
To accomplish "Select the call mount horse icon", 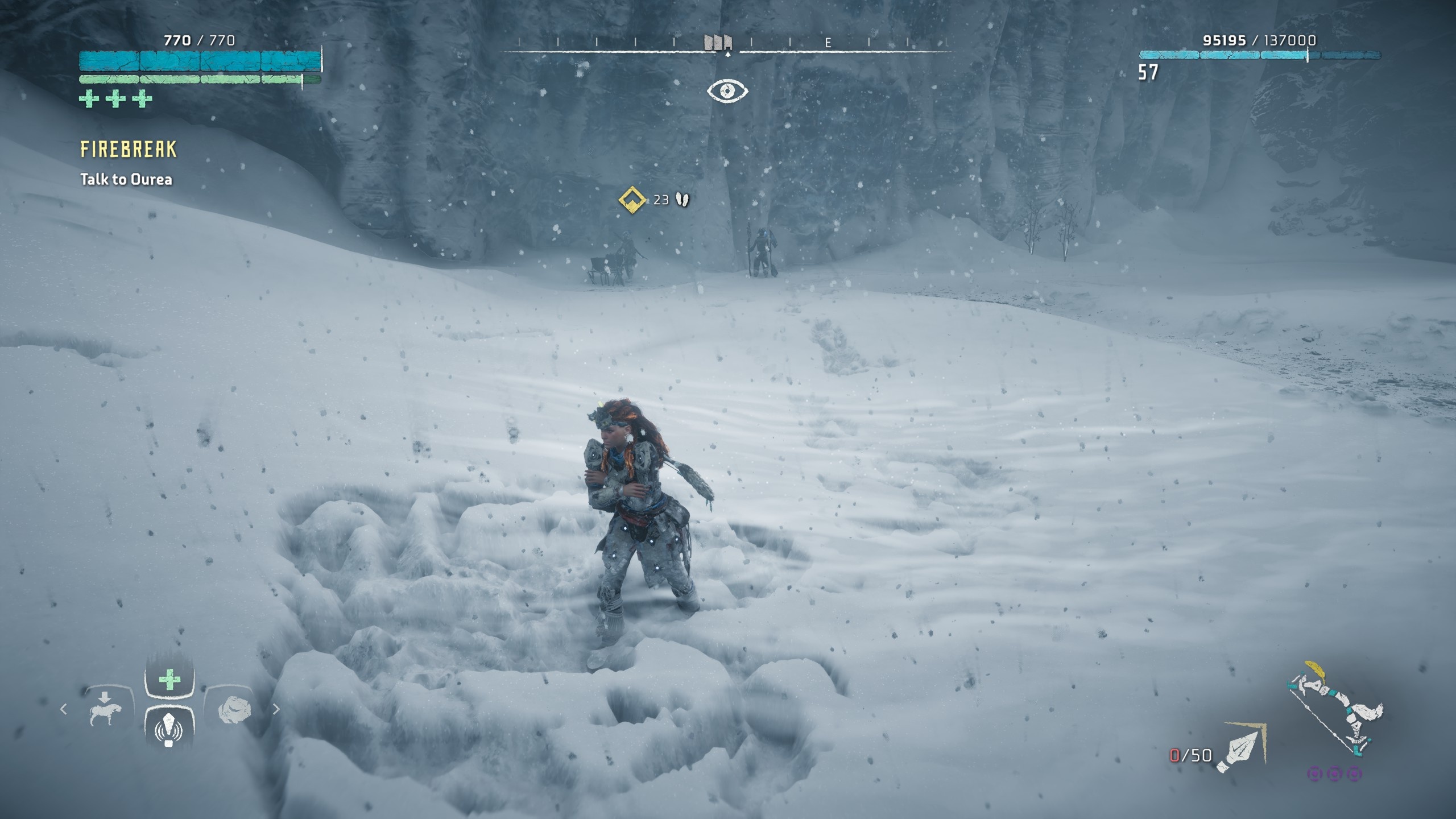I will tap(106, 710).
